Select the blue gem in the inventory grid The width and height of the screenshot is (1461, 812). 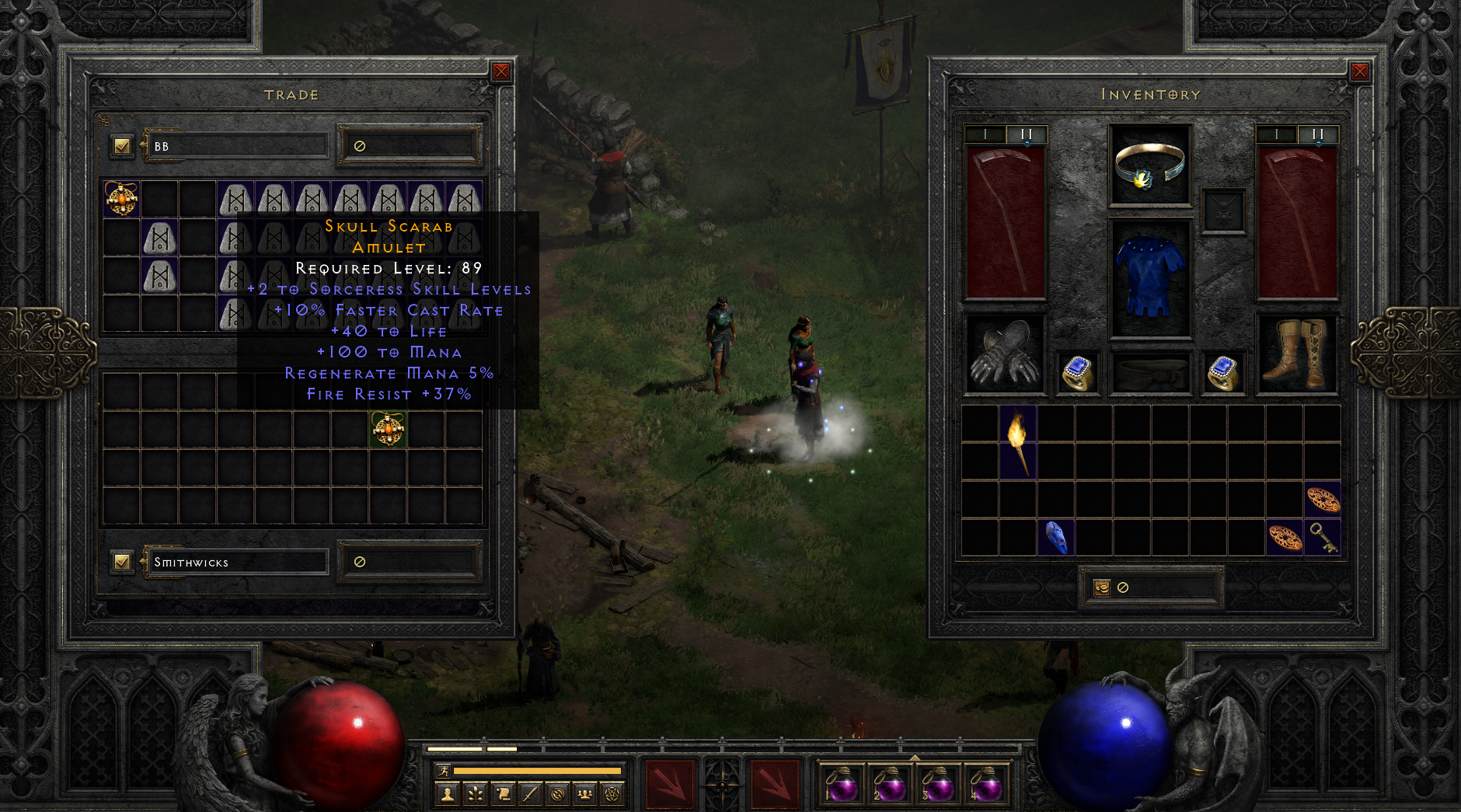pyautogui.click(x=1055, y=538)
